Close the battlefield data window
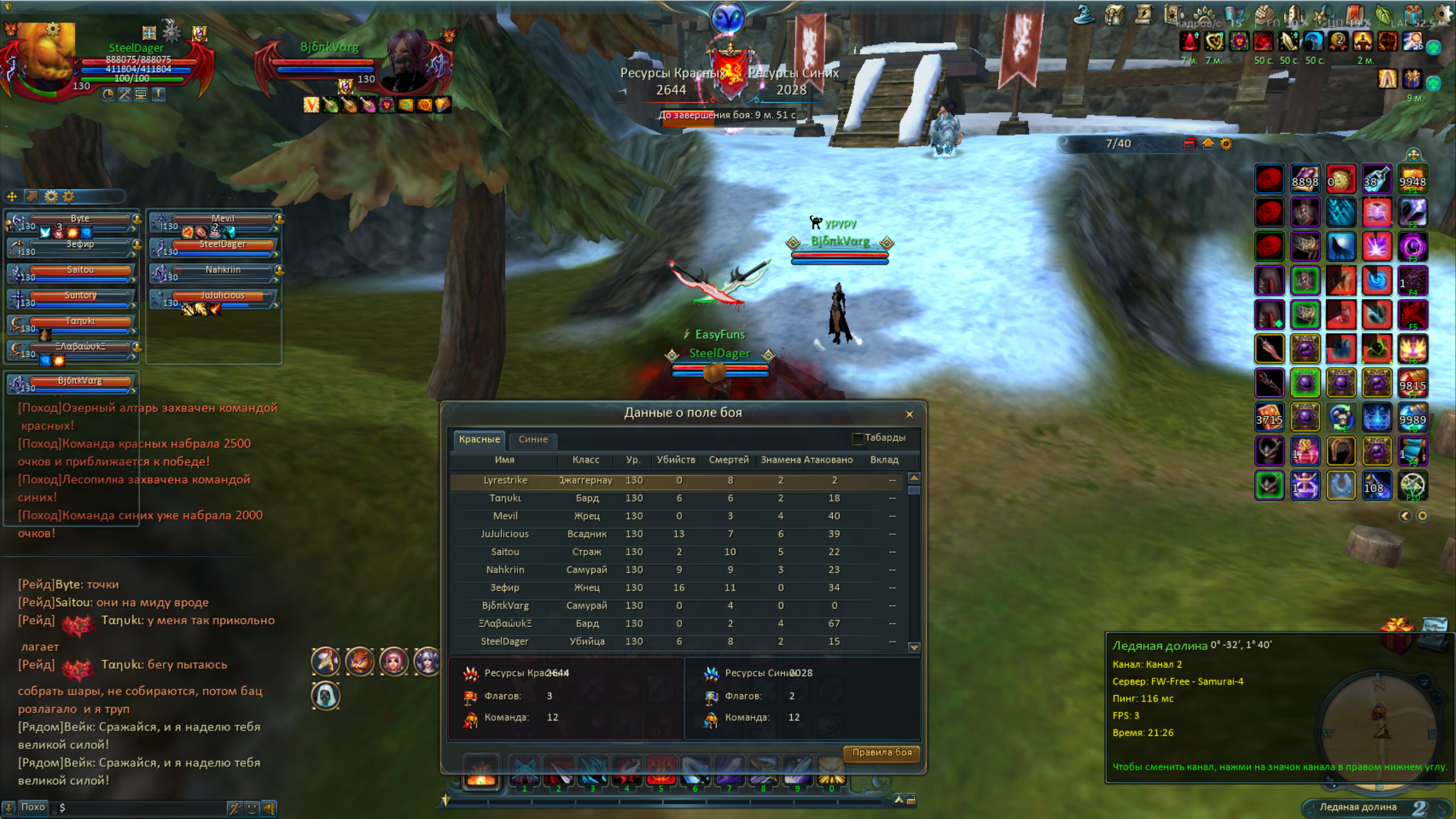The image size is (1456, 819). pyautogui.click(x=909, y=414)
